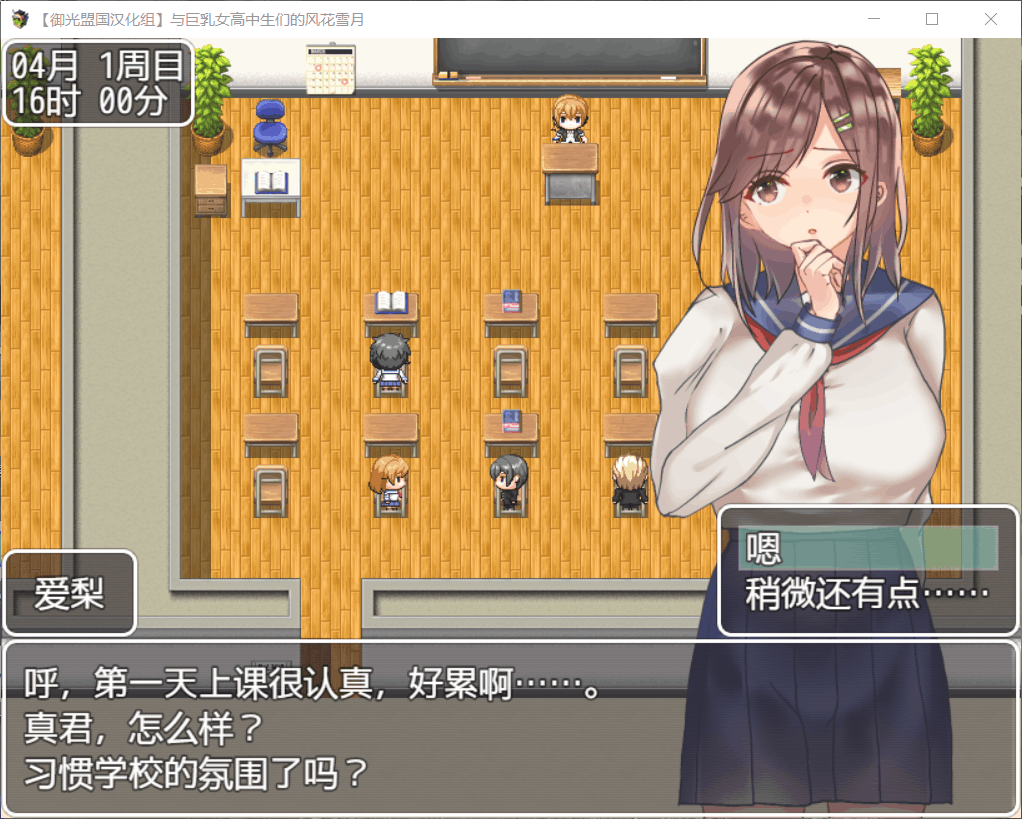Maximize the game window

pyautogui.click(x=932, y=19)
